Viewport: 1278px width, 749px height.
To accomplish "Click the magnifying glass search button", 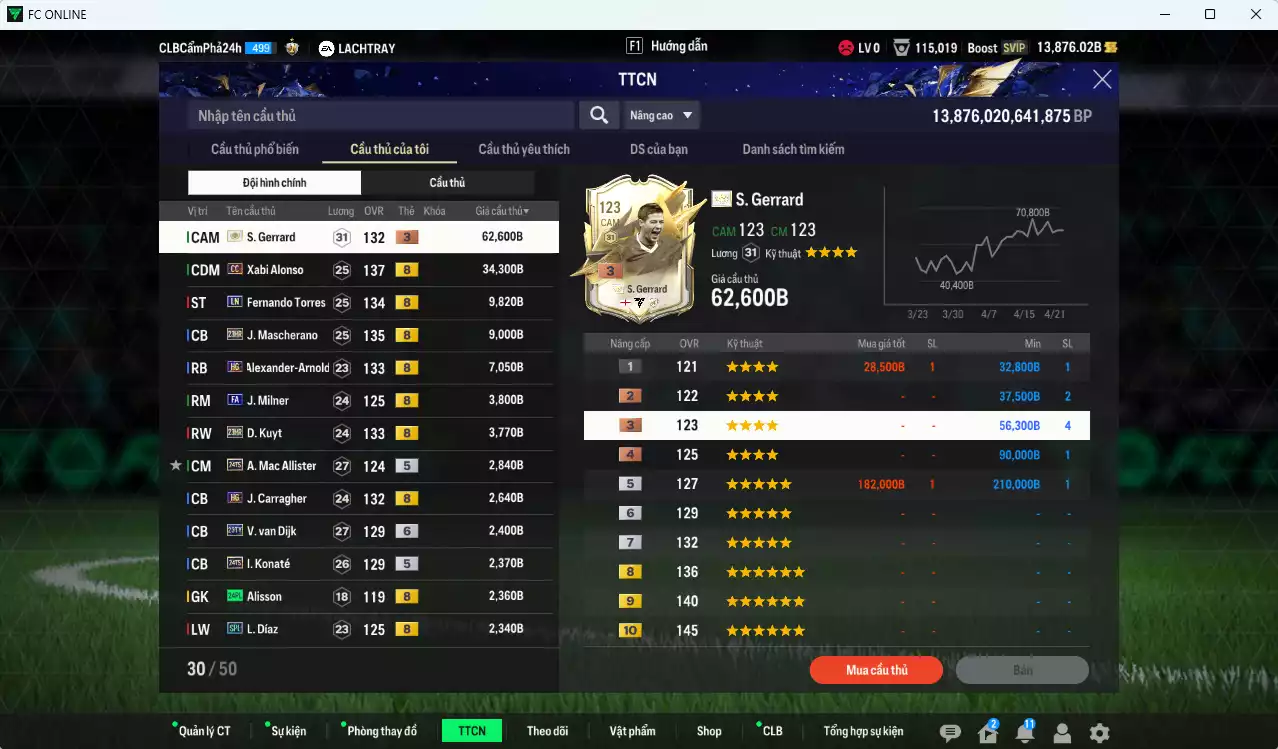I will pyautogui.click(x=598, y=116).
